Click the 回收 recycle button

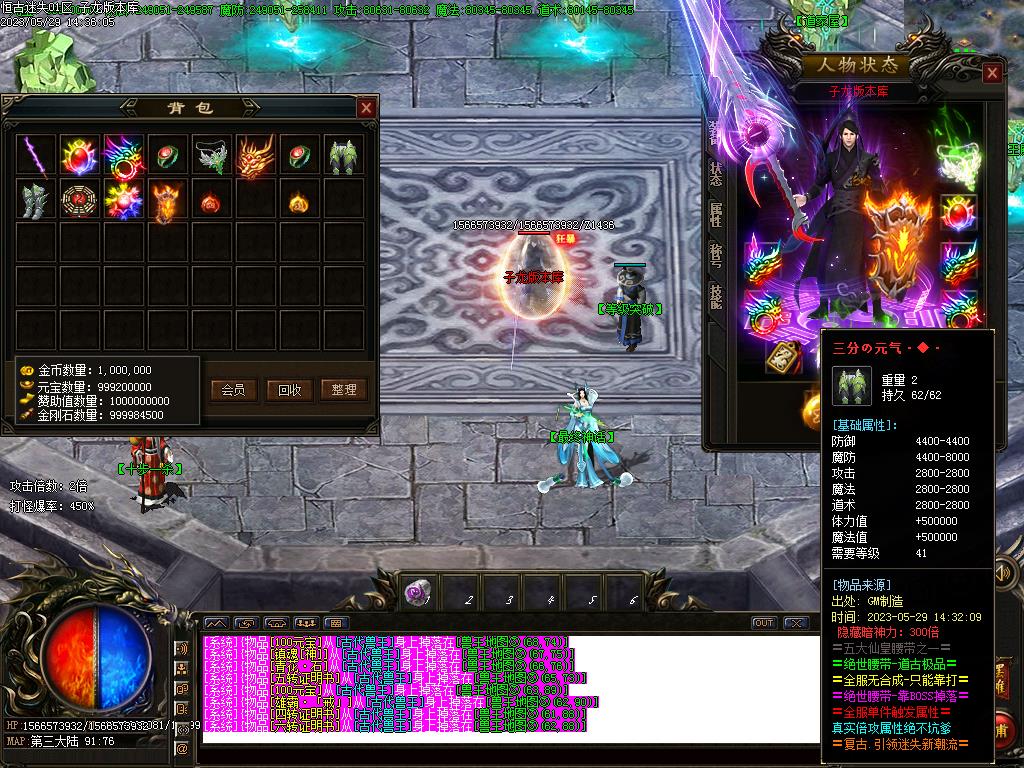289,390
